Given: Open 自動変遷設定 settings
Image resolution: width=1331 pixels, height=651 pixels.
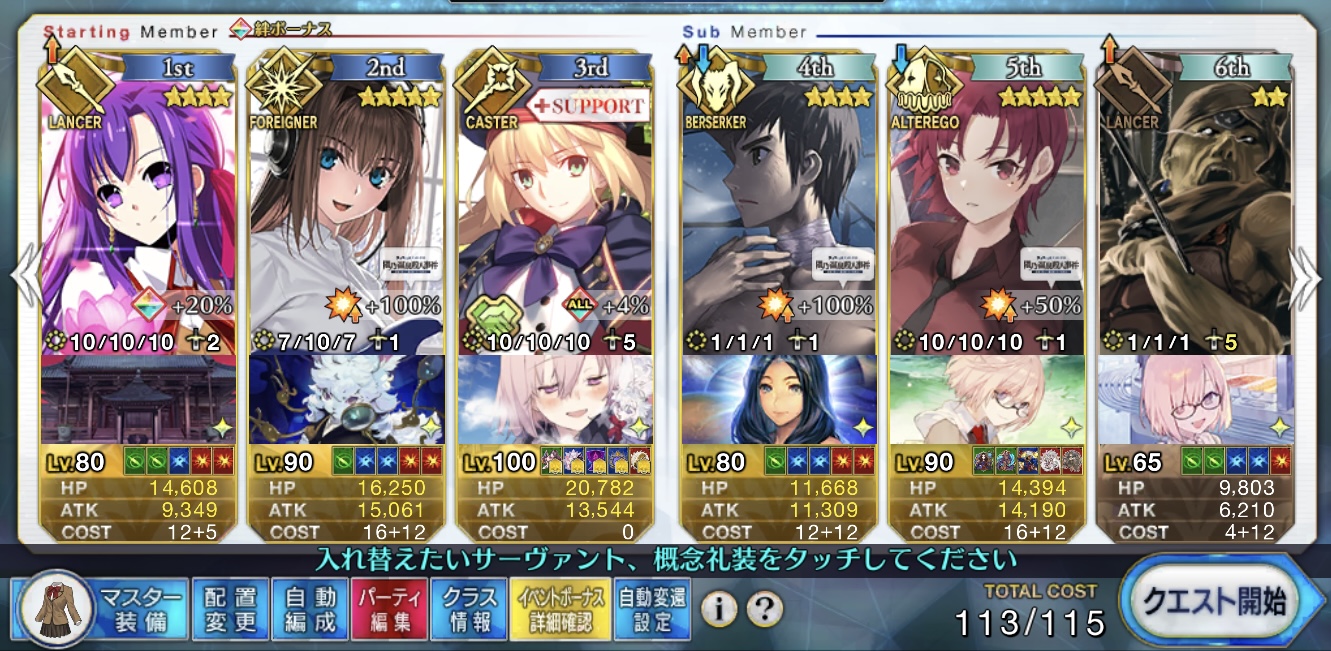Looking at the screenshot, I should click(652, 608).
